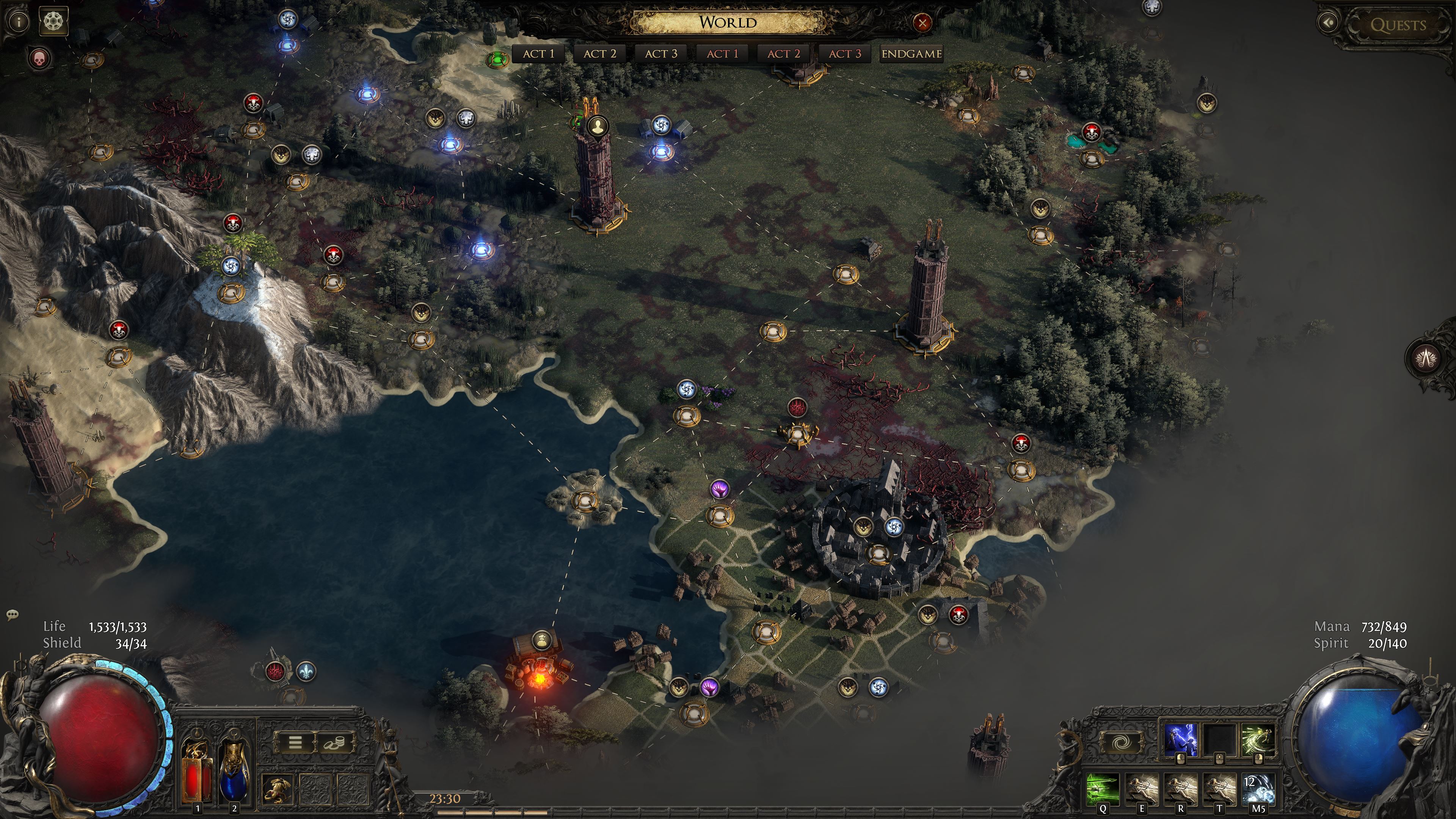The image size is (1456, 819).
Task: Open the three-line menu button
Action: click(295, 742)
